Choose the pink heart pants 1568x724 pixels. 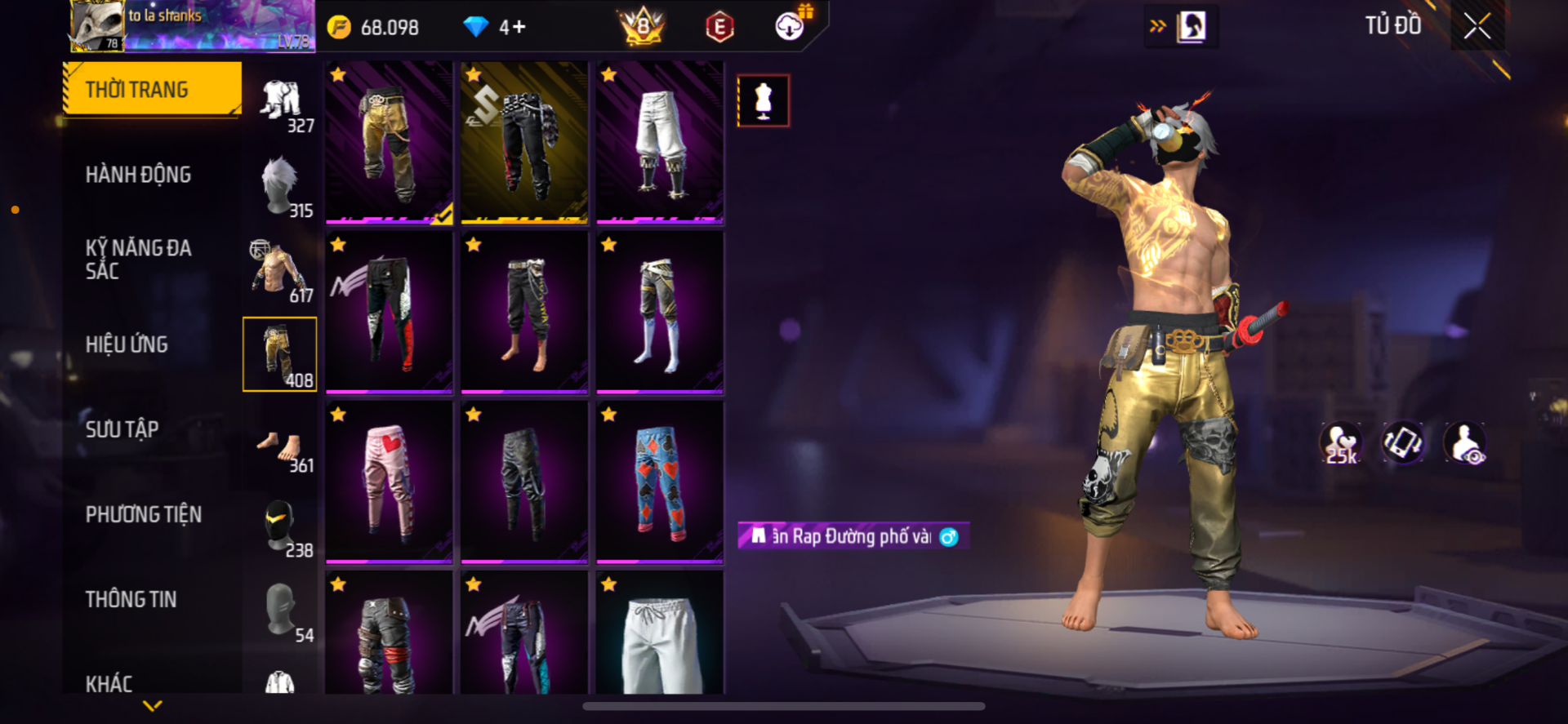tap(389, 482)
